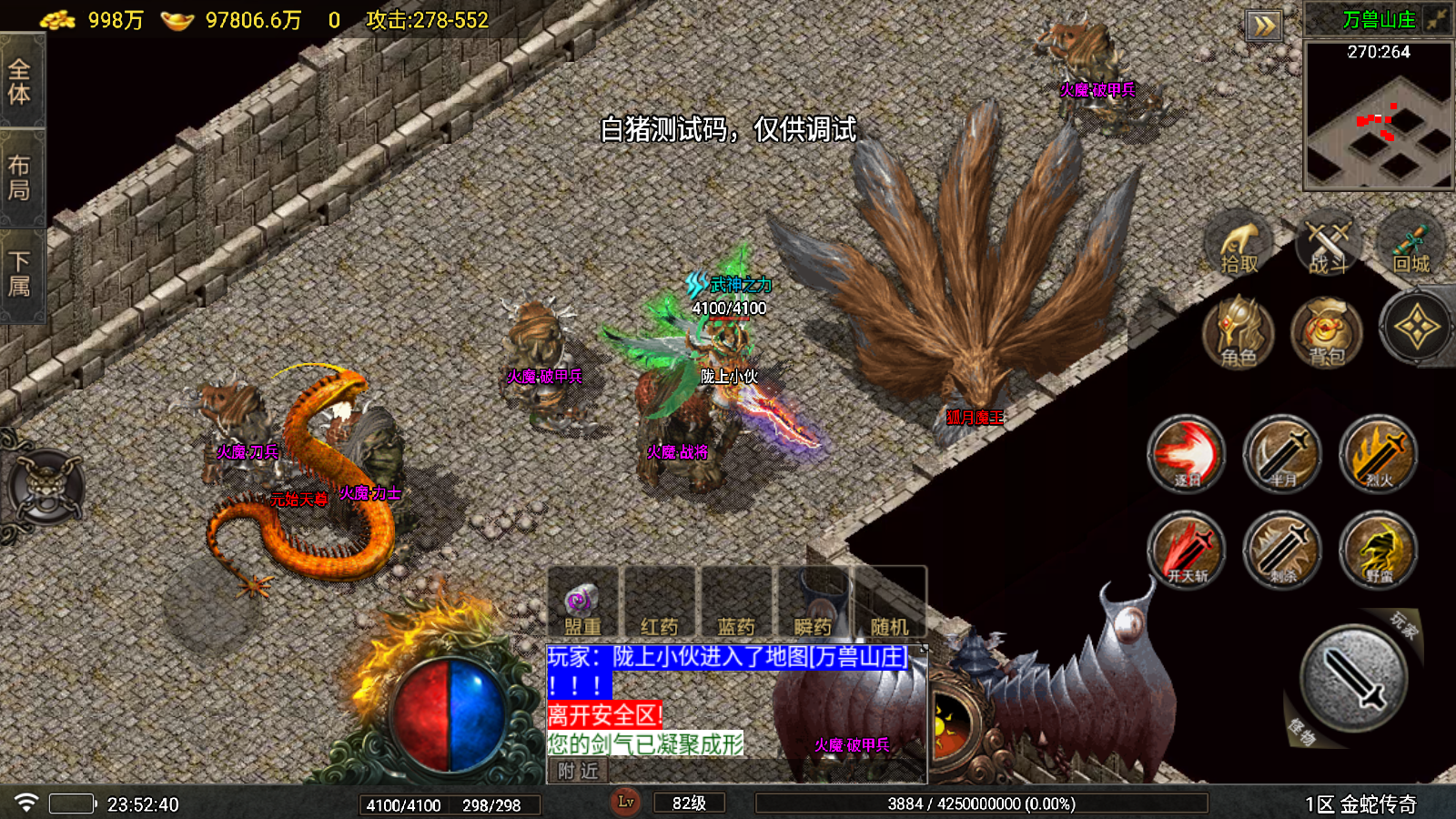Activate the 逐日 skill
Viewport: 1456px width, 819px height.
1187,453
